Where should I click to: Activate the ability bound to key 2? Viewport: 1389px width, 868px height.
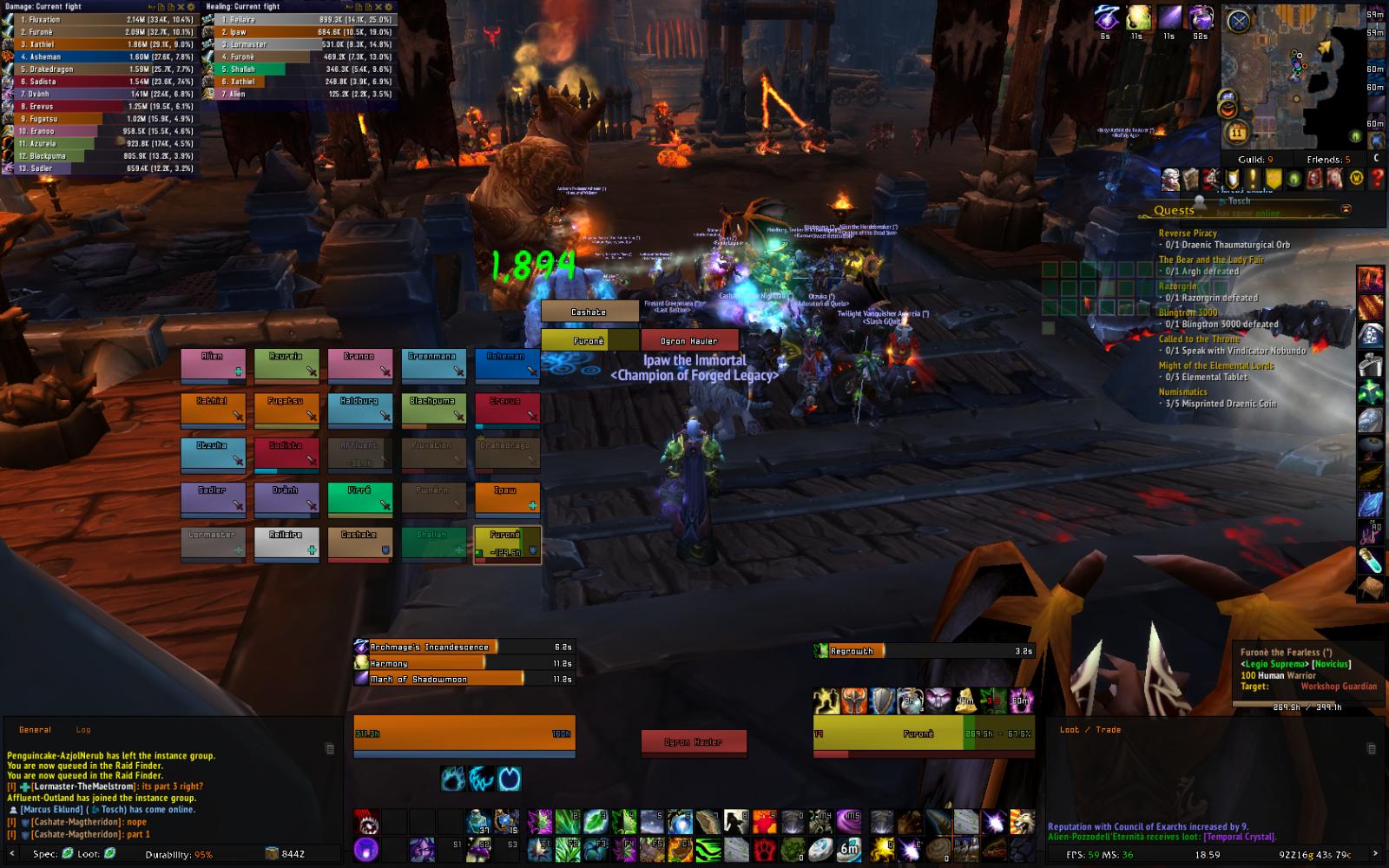pos(568,821)
